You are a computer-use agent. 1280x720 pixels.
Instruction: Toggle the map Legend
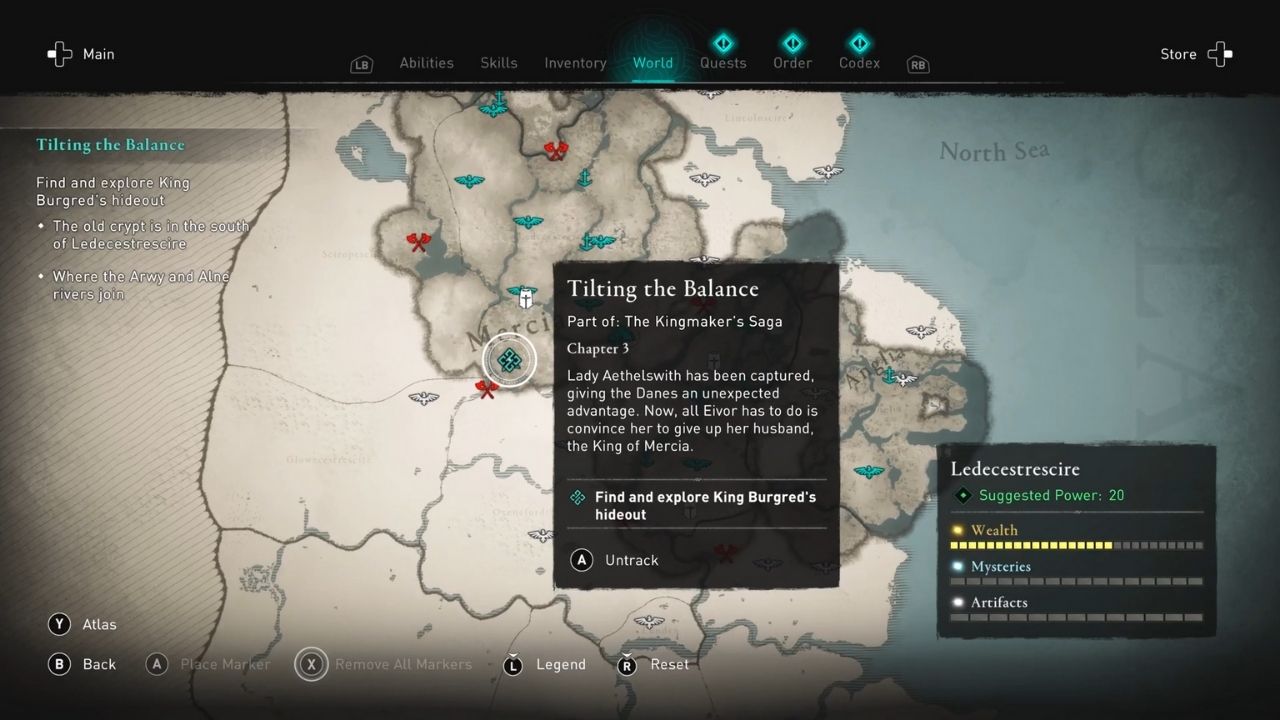pos(545,664)
